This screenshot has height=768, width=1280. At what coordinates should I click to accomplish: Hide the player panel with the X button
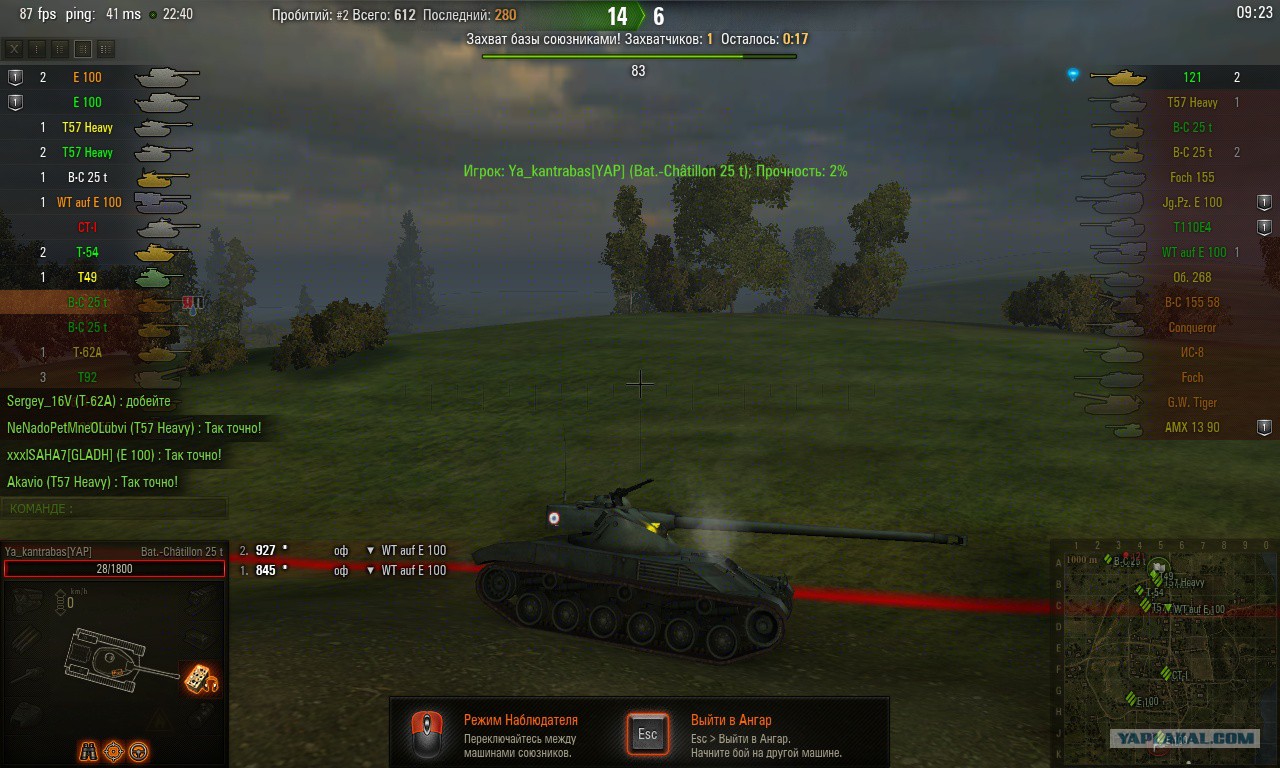(x=14, y=48)
